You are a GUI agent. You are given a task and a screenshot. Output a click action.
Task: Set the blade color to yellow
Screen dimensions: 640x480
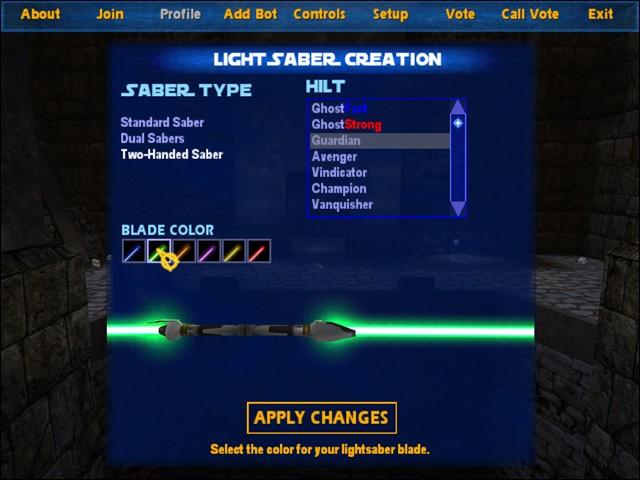234,252
